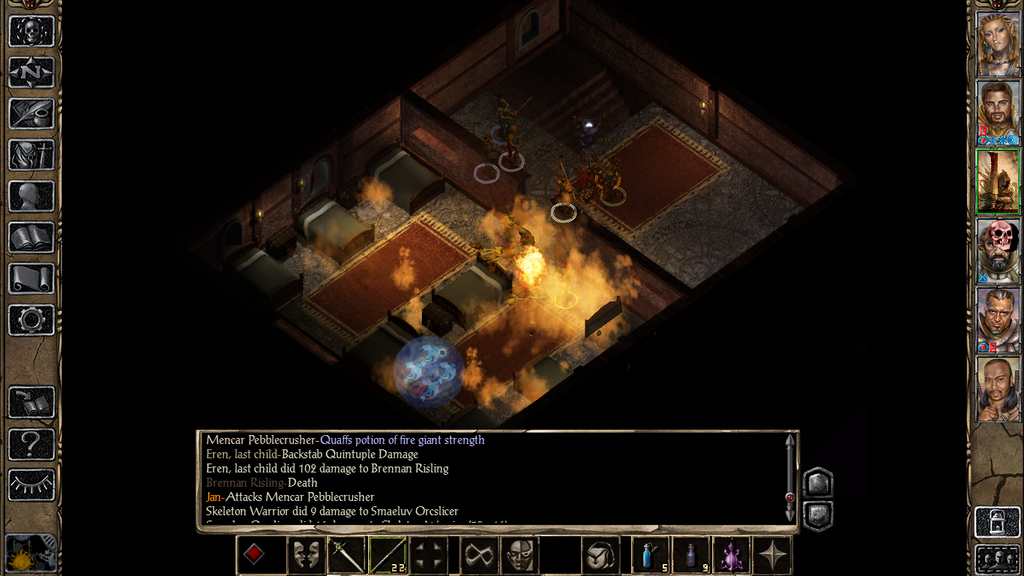Toggle the party AI padlock button
The width and height of the screenshot is (1024, 576).
click(x=997, y=523)
